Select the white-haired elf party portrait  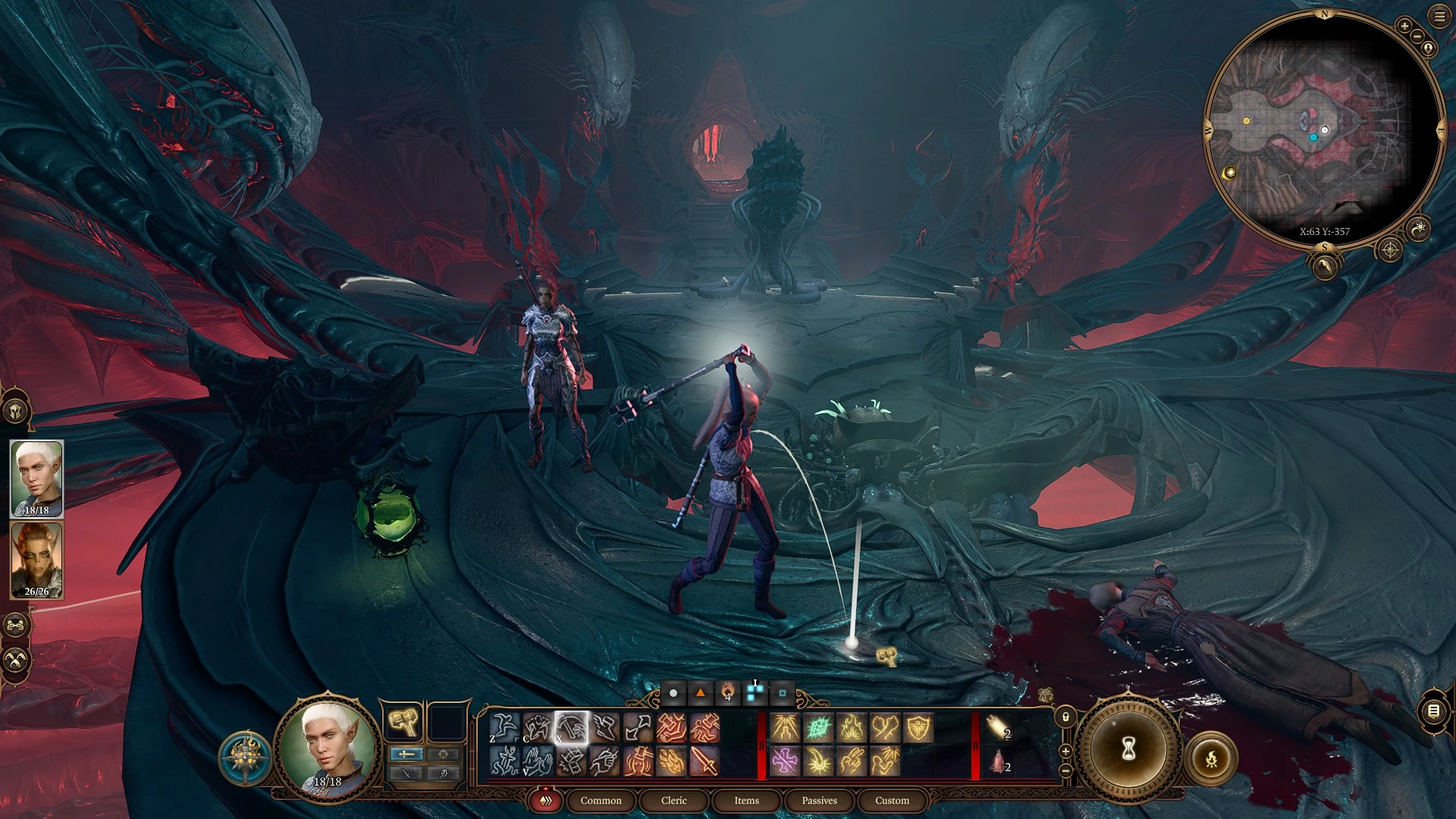[x=36, y=479]
